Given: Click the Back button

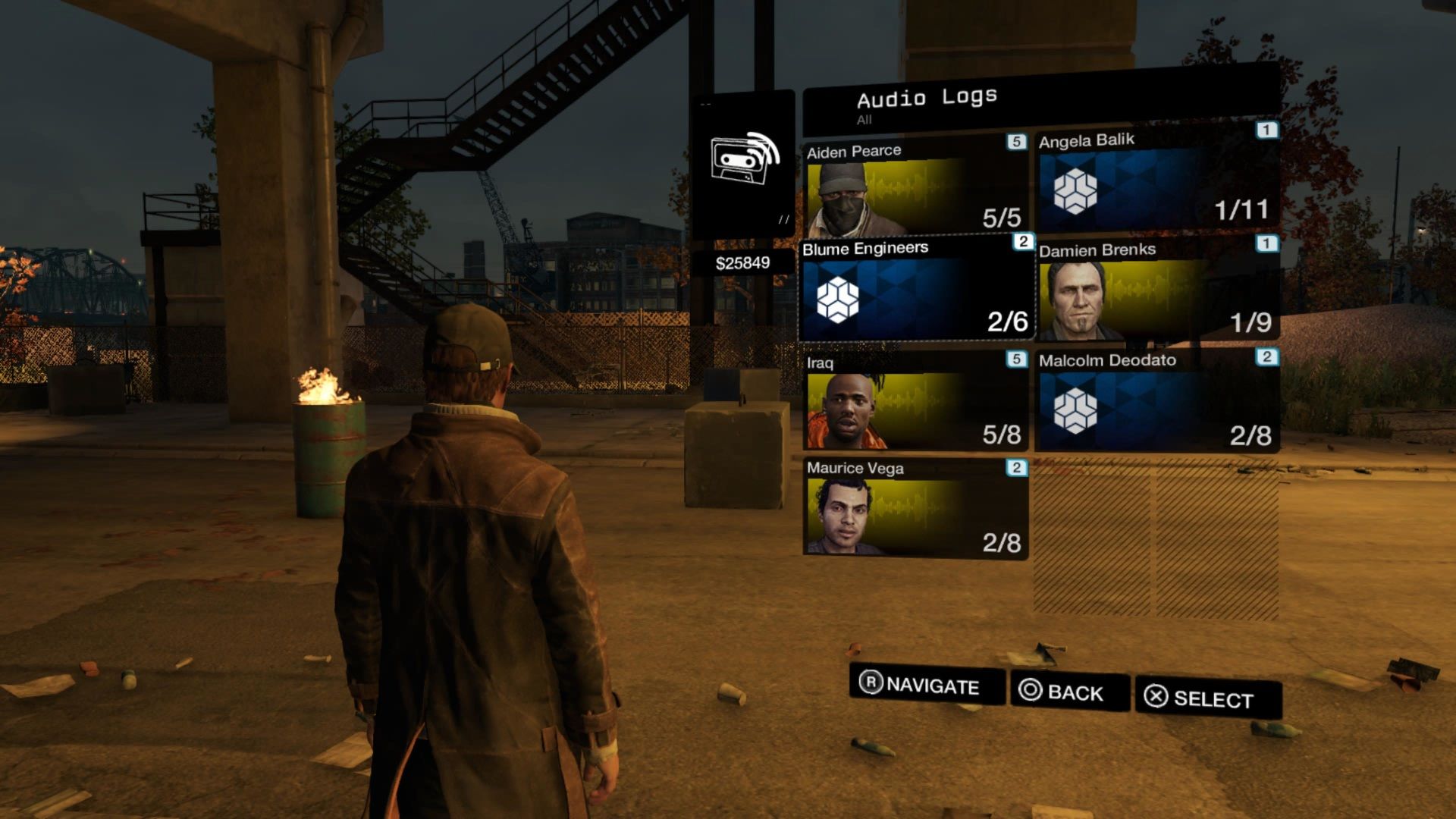Looking at the screenshot, I should [x=1069, y=692].
